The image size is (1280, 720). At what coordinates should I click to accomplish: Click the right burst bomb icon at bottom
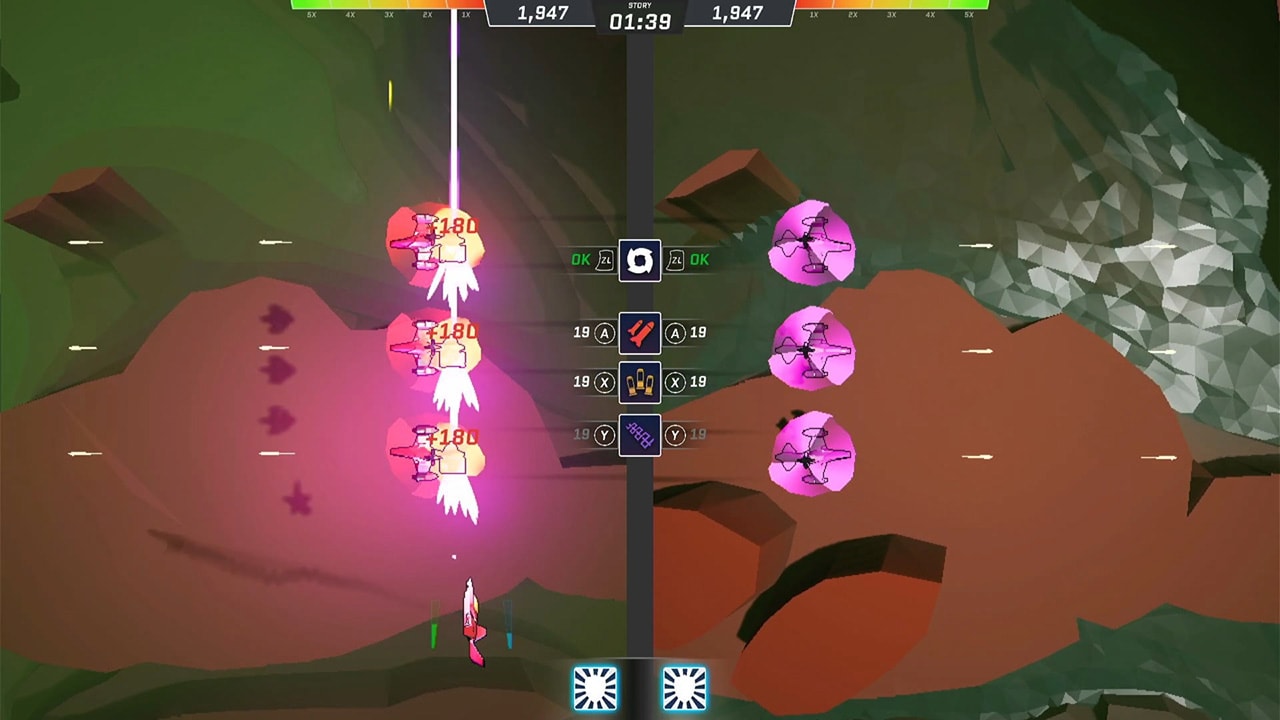(x=685, y=686)
